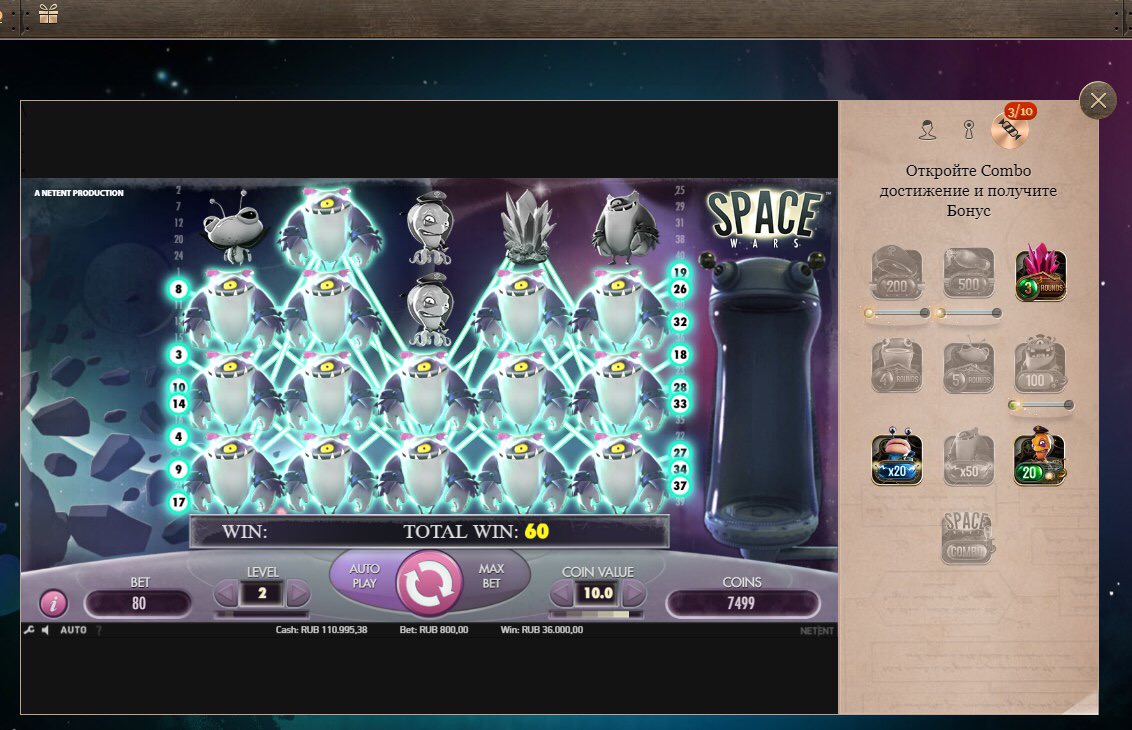Open game settings via wrench icon
The width and height of the screenshot is (1132, 730).
(x=29, y=631)
